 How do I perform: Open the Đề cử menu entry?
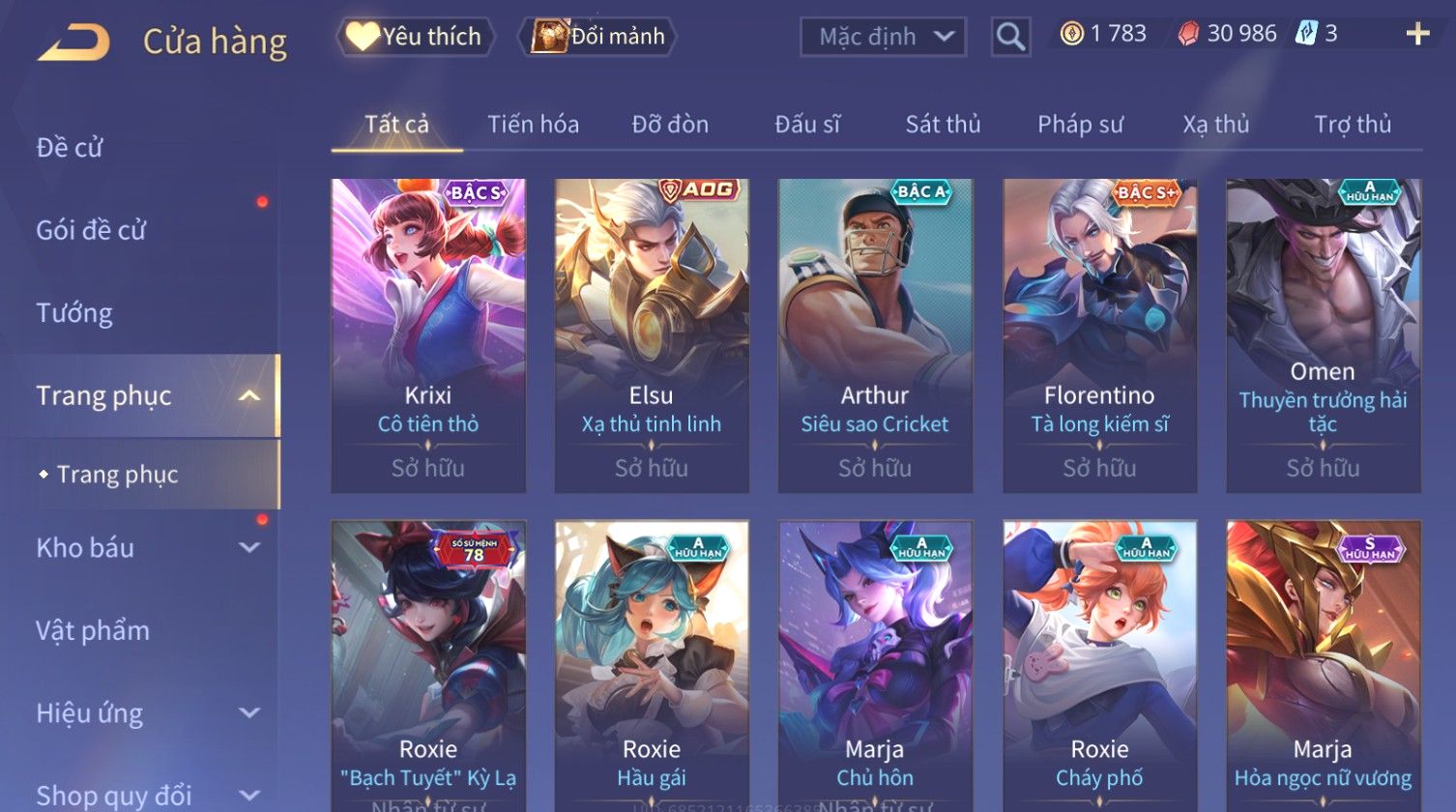point(70,148)
